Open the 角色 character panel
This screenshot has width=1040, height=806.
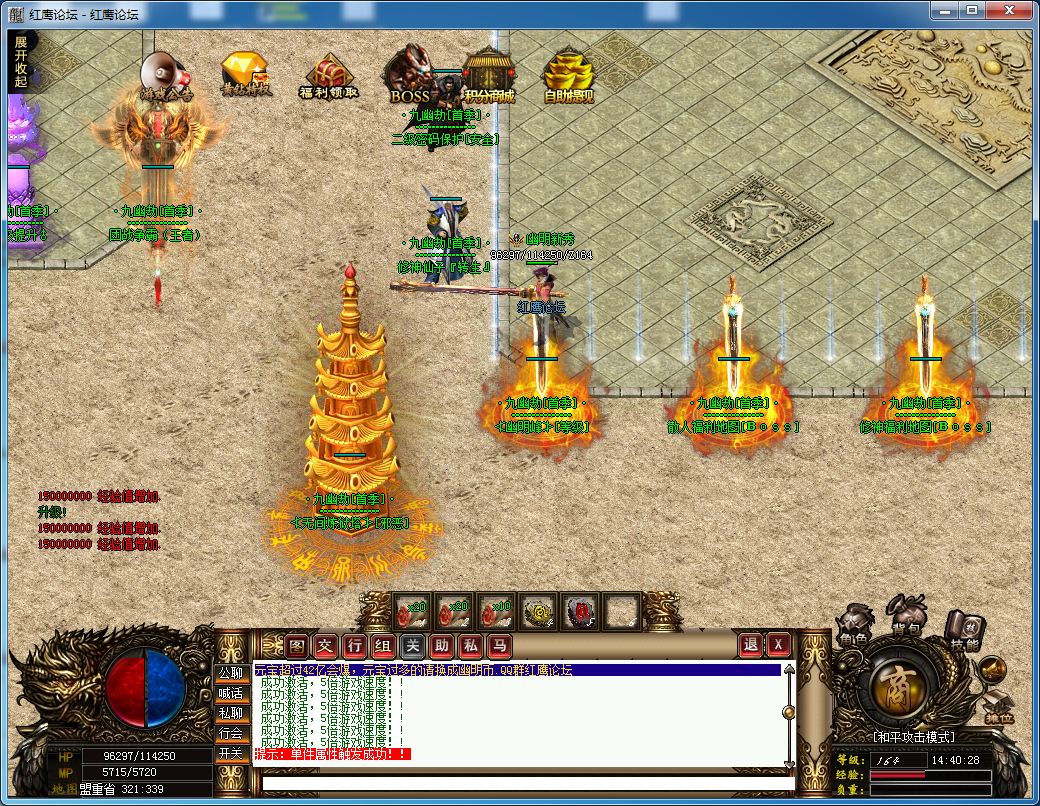pyautogui.click(x=853, y=624)
